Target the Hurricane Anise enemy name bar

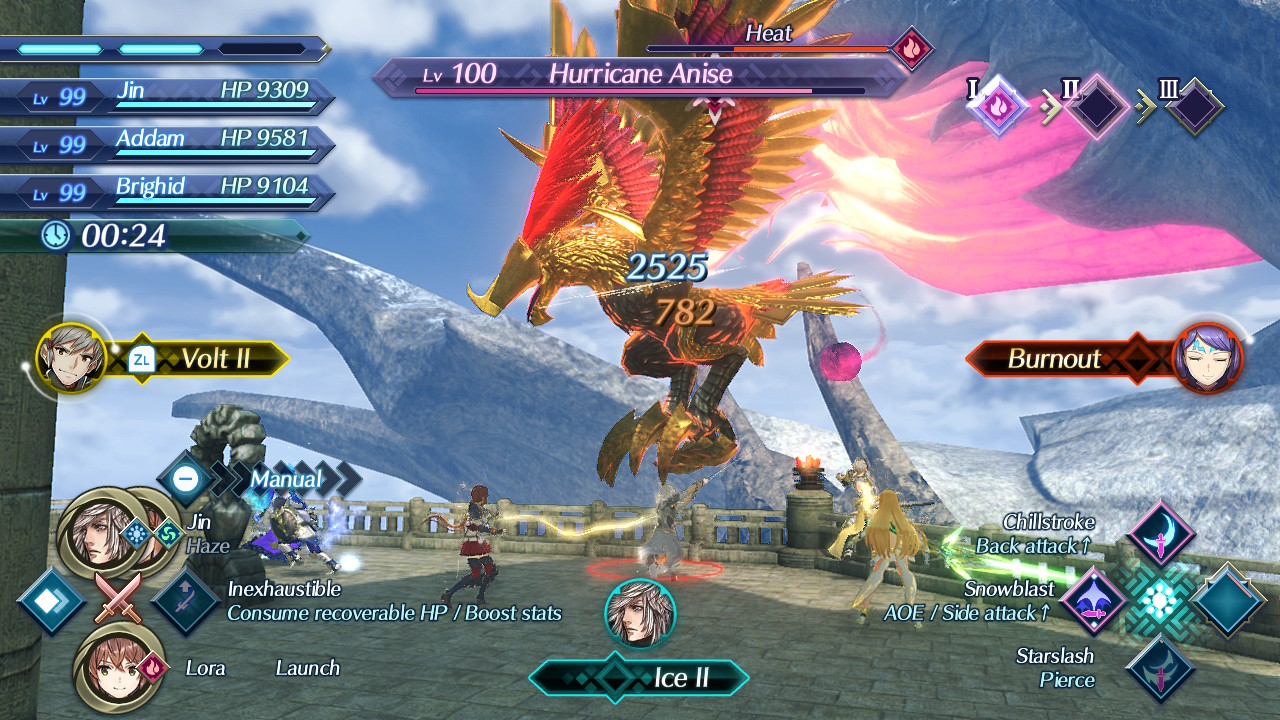[640, 75]
